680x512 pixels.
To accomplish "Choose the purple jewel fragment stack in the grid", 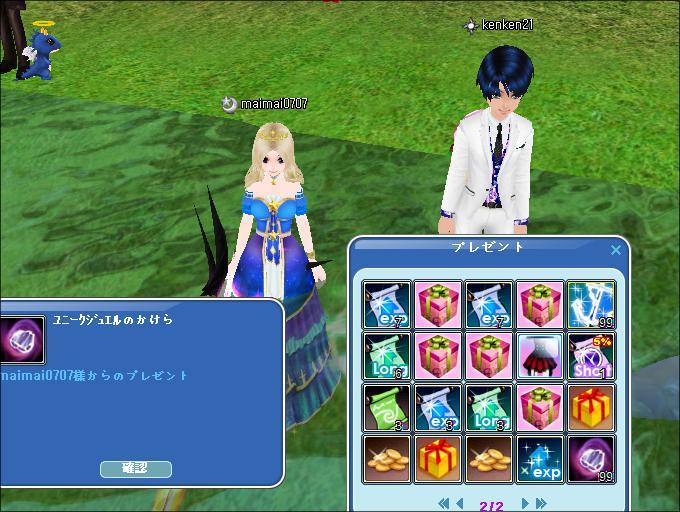I will pos(591,459).
